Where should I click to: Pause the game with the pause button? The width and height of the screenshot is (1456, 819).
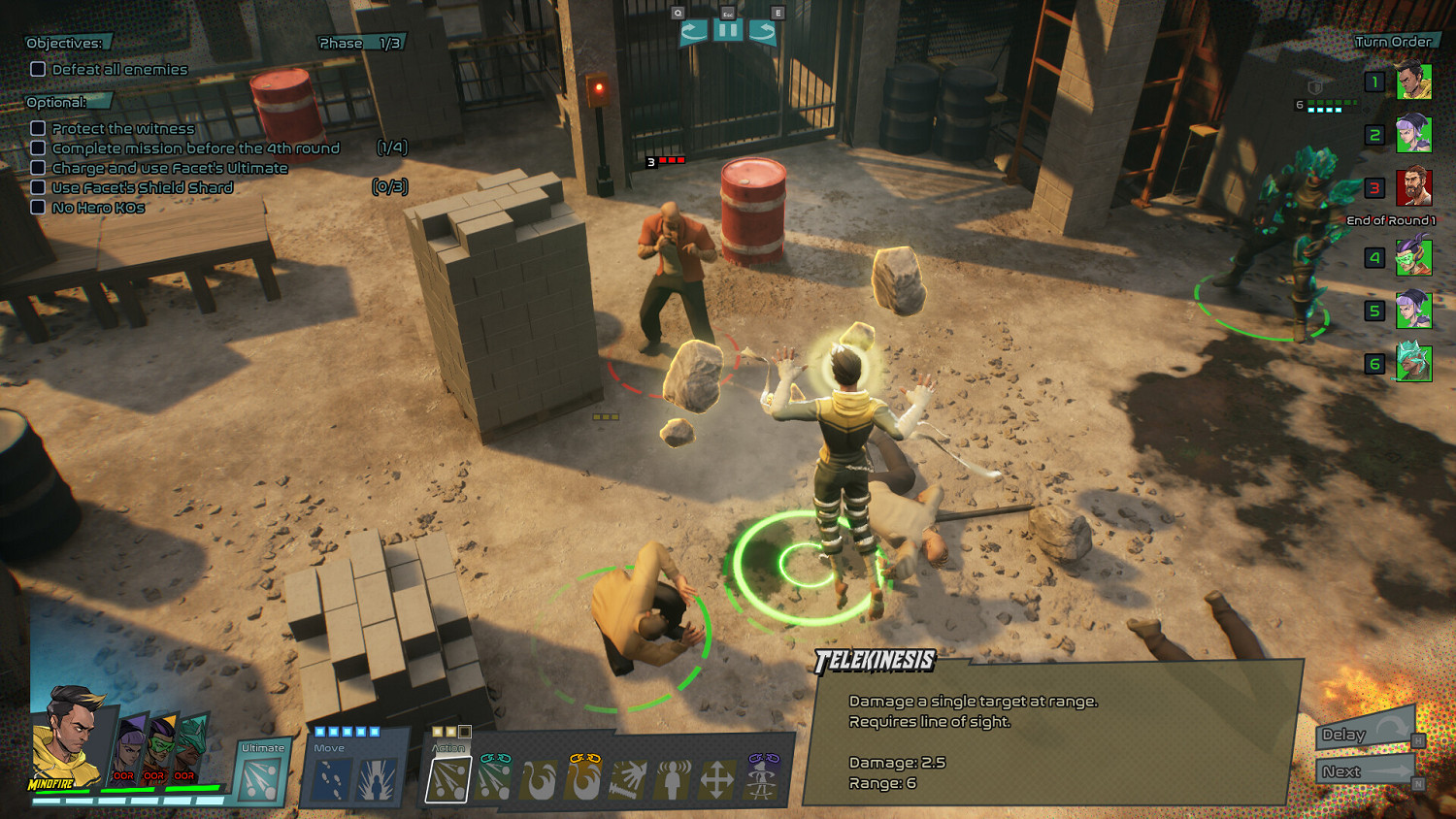[728, 31]
